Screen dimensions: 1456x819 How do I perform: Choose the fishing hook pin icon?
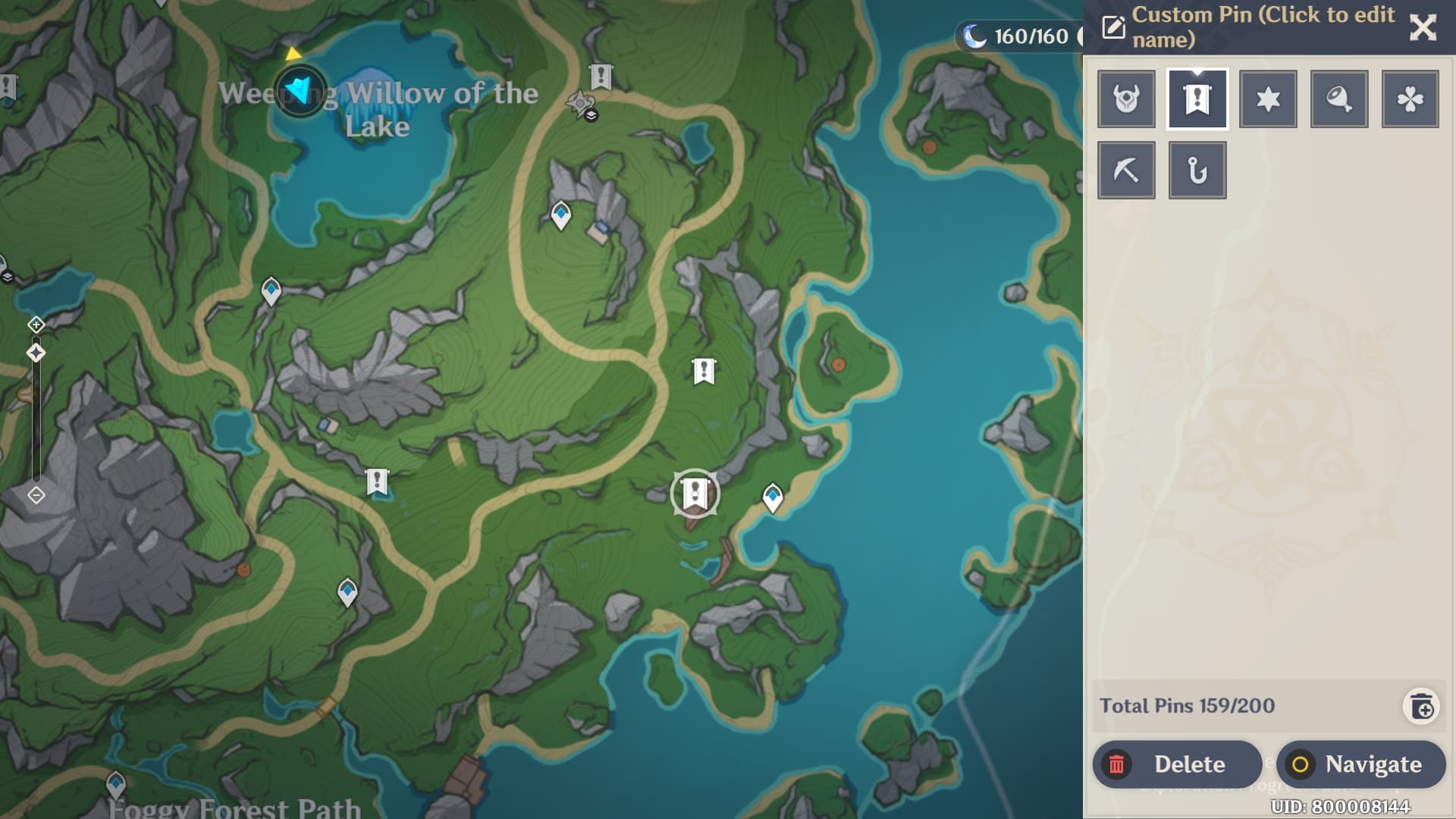(x=1197, y=171)
